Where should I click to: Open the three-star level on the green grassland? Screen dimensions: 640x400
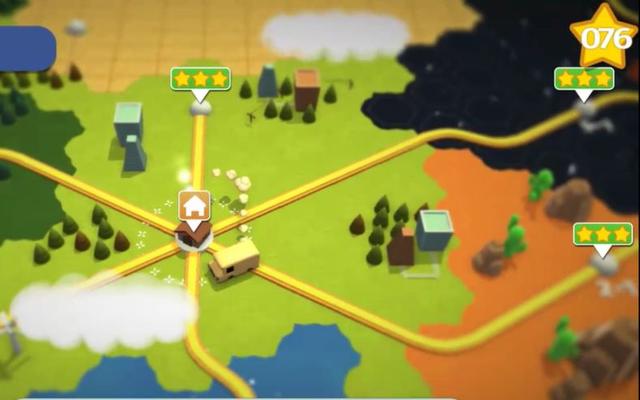pos(200,79)
